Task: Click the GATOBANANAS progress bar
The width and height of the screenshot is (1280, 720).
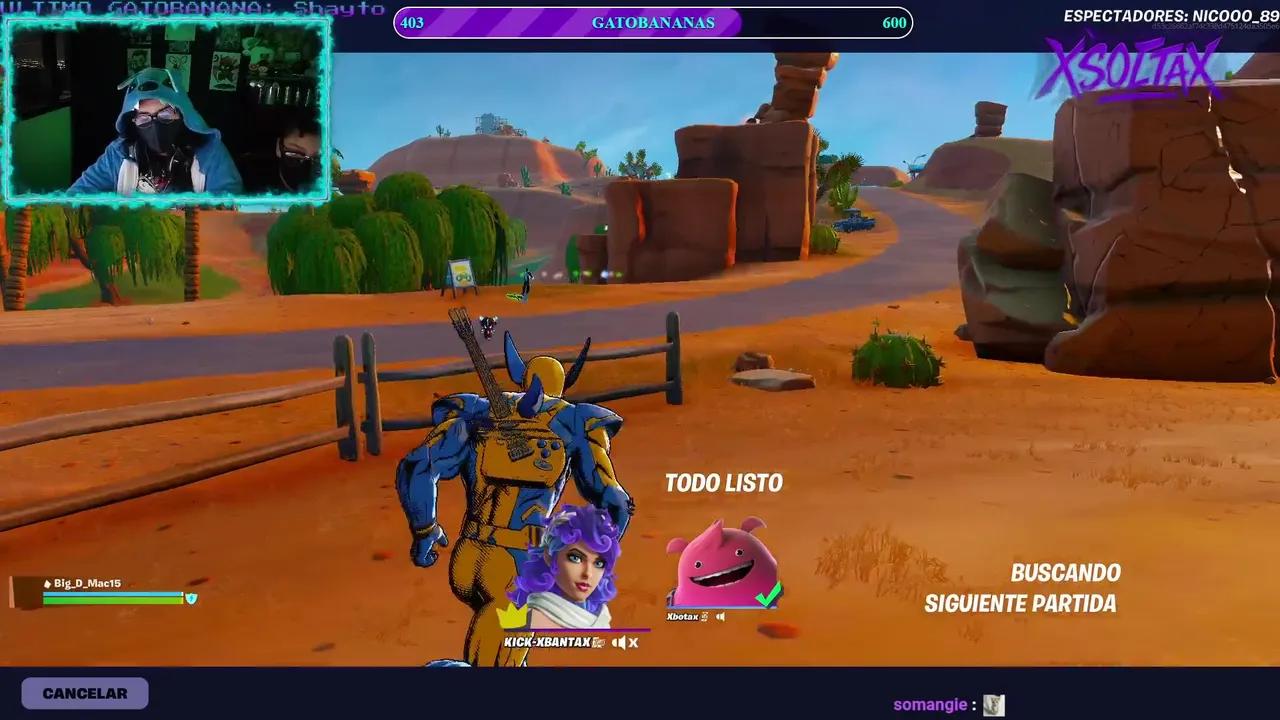Action: (x=651, y=22)
